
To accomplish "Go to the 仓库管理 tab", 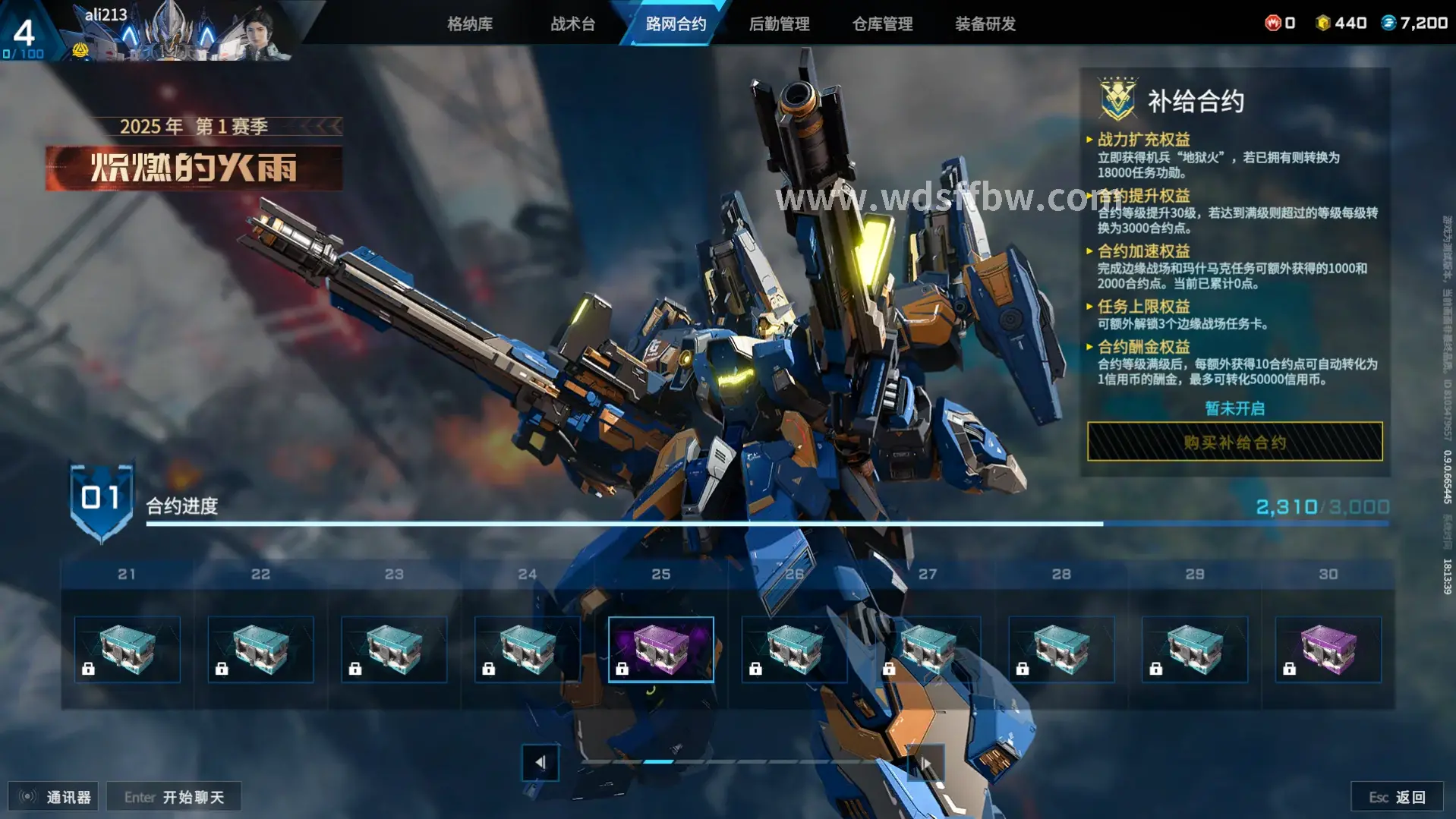I will [882, 24].
